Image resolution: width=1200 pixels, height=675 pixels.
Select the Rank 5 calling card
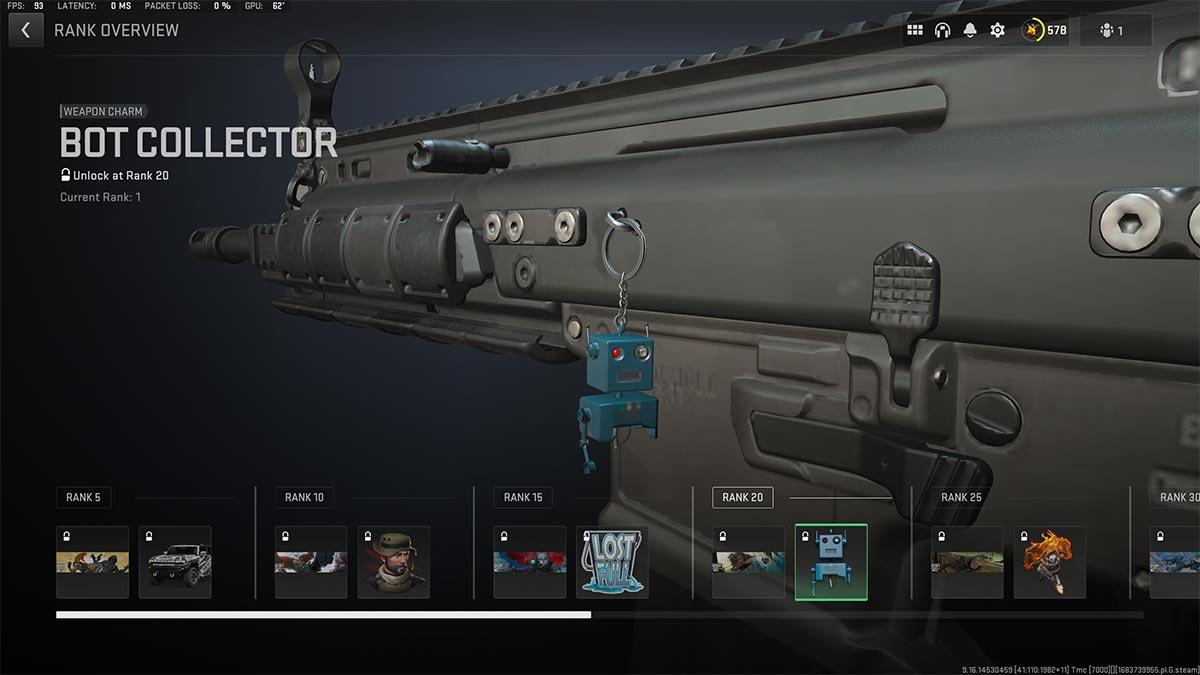click(x=92, y=562)
